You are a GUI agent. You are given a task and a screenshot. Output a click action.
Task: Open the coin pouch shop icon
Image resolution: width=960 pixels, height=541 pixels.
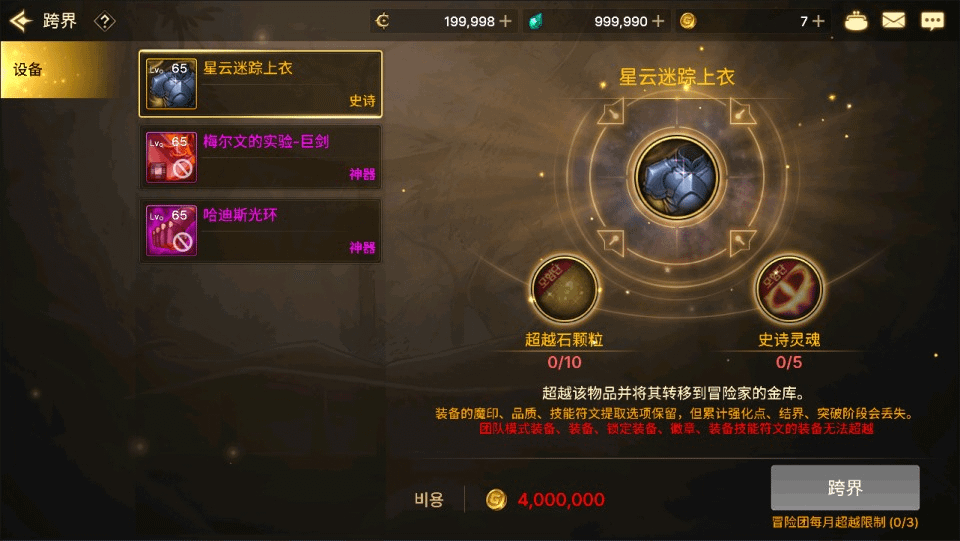(856, 21)
